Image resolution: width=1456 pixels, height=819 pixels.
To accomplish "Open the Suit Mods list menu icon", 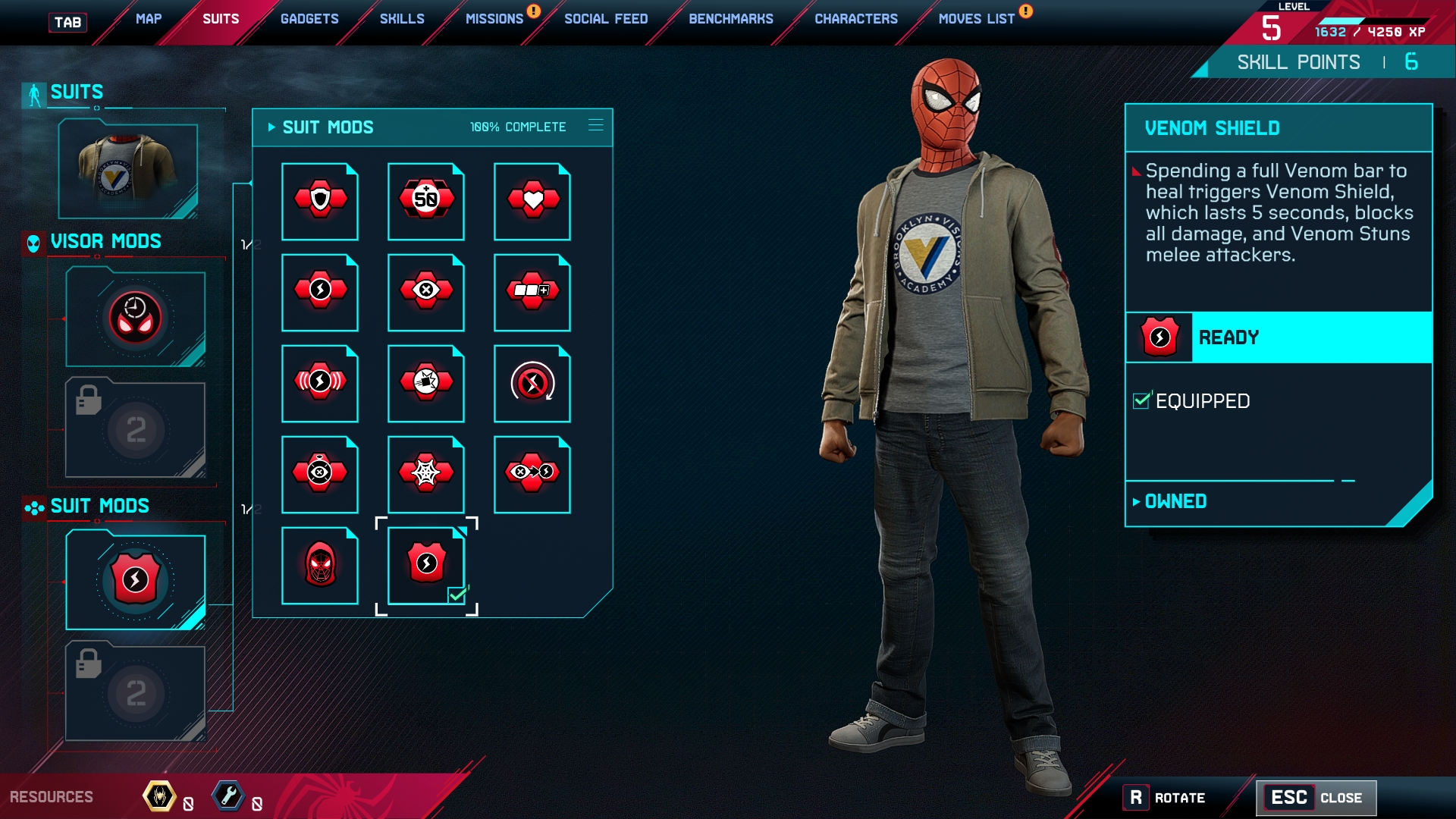I will click(596, 125).
